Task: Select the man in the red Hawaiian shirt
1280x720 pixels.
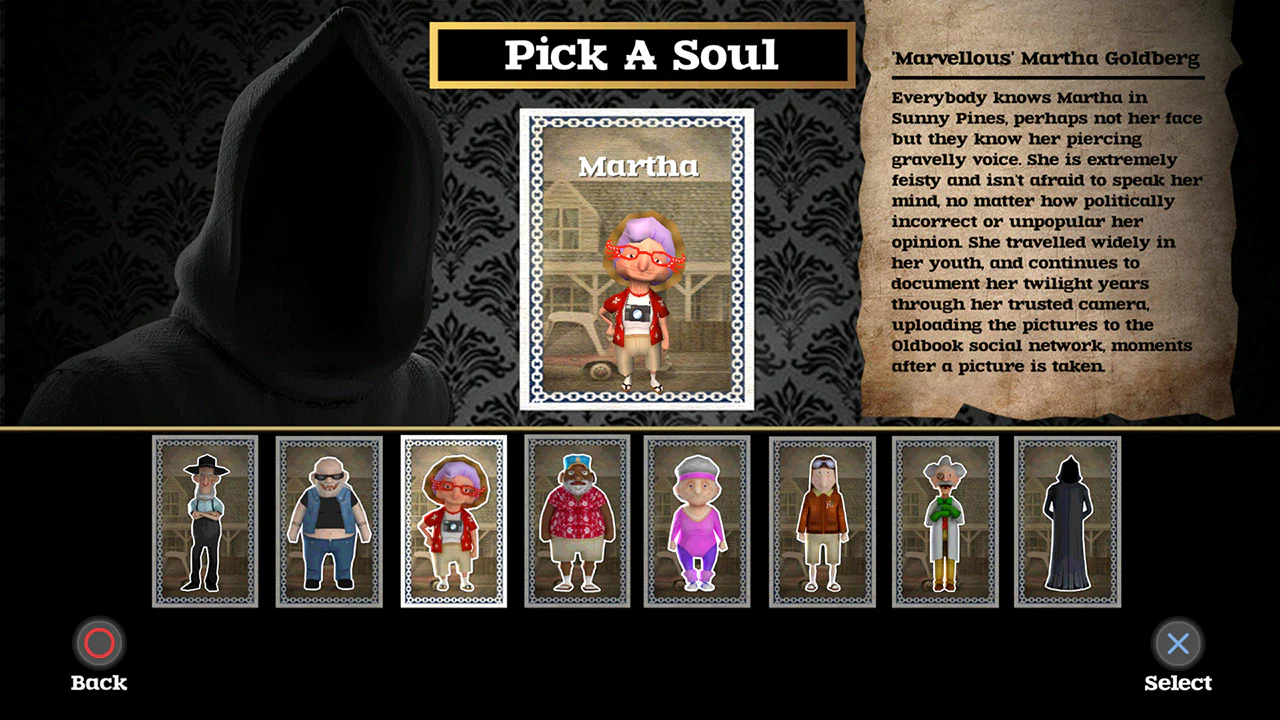Action: pos(577,521)
